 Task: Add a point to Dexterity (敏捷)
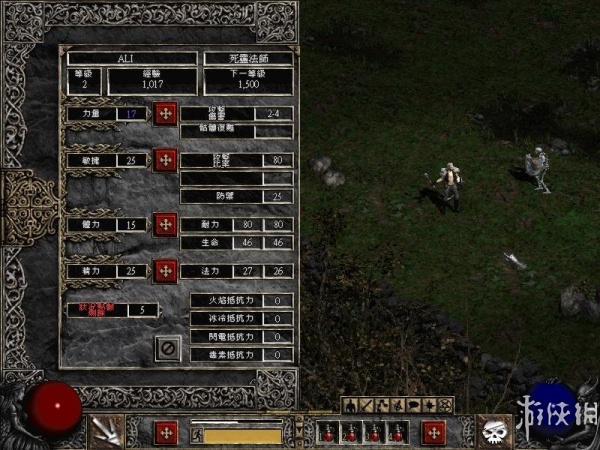[x=166, y=160]
